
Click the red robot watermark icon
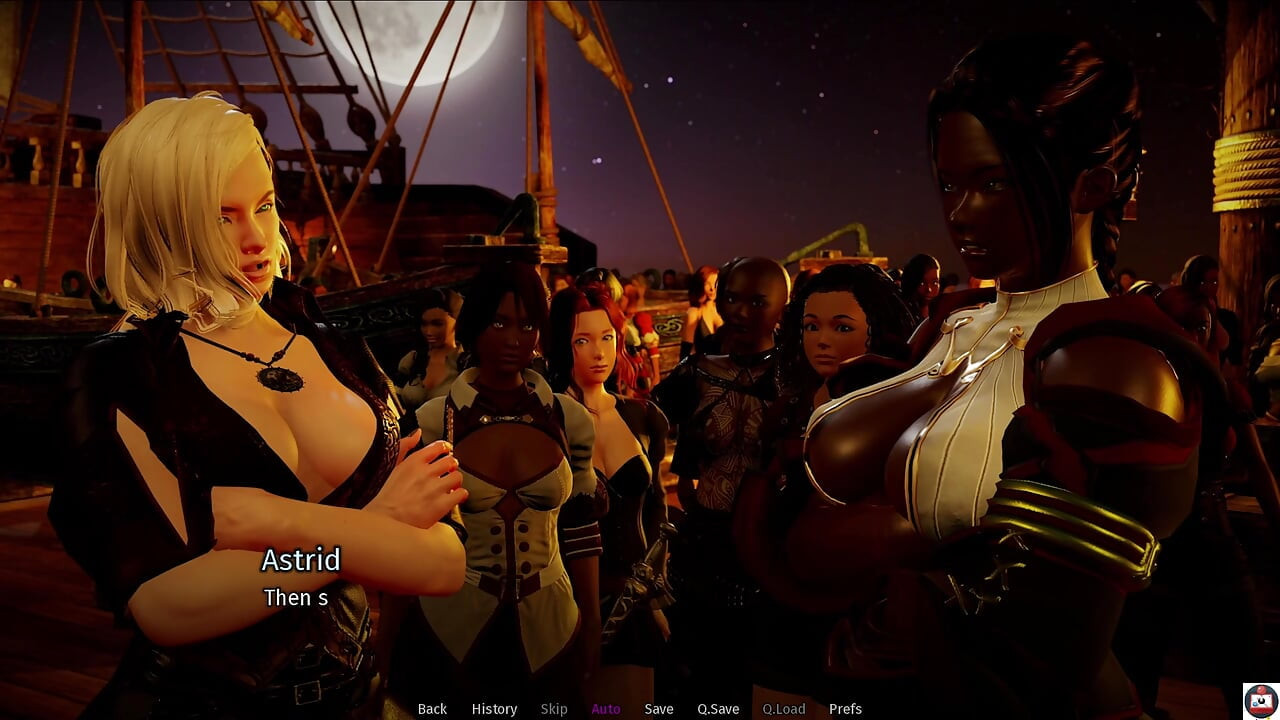point(1260,700)
